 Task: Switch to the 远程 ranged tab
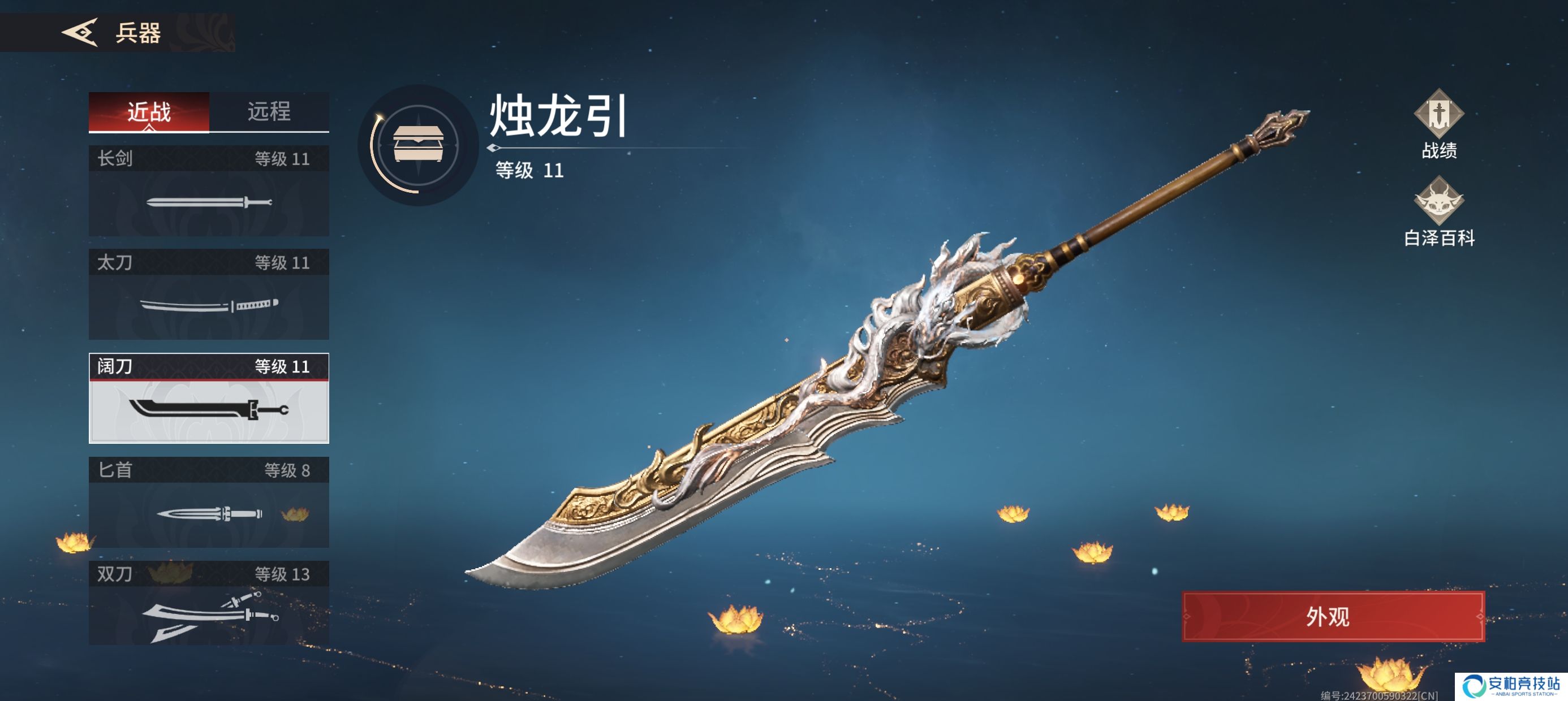tap(269, 112)
